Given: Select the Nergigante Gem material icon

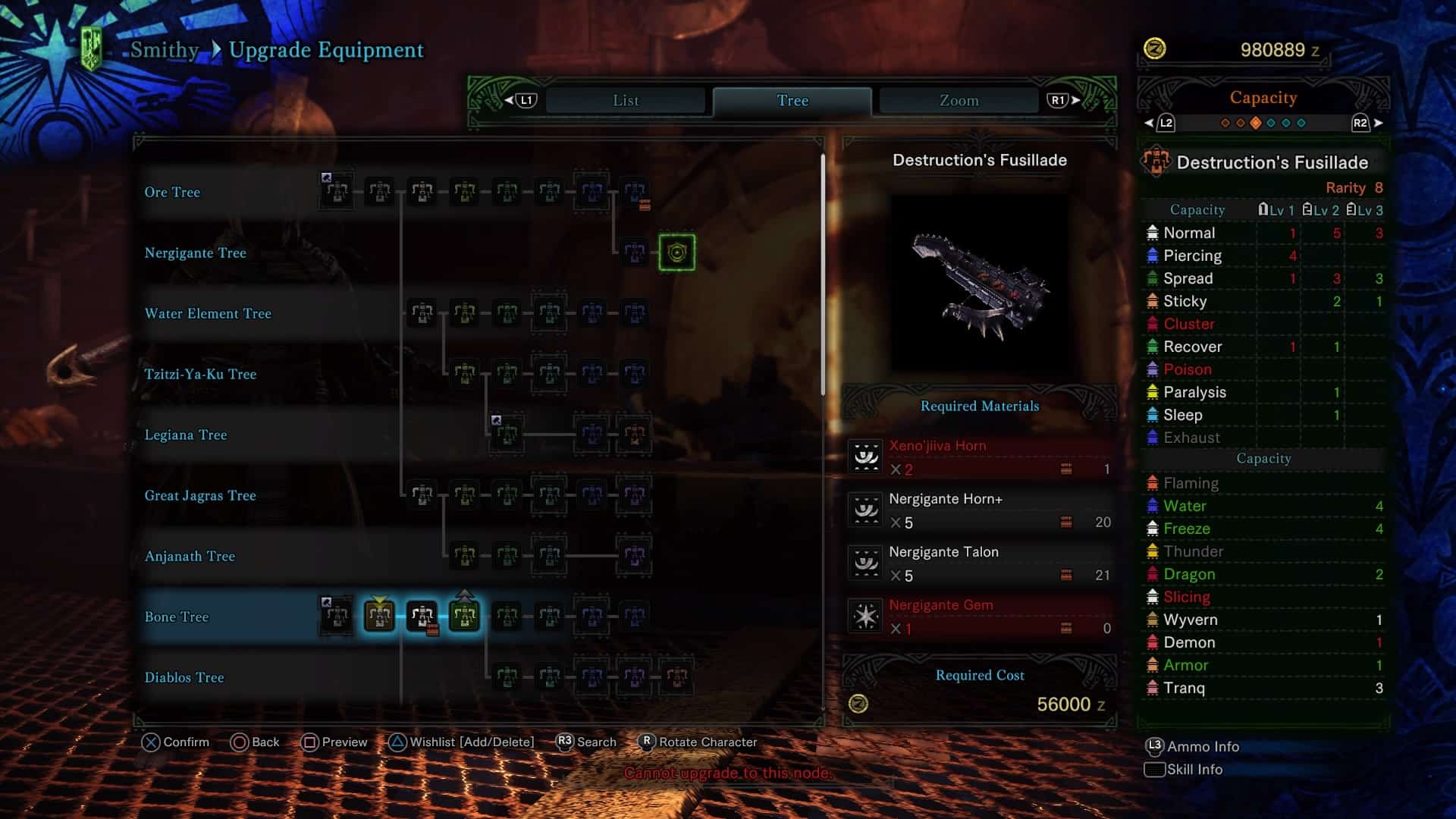Looking at the screenshot, I should 864,616.
